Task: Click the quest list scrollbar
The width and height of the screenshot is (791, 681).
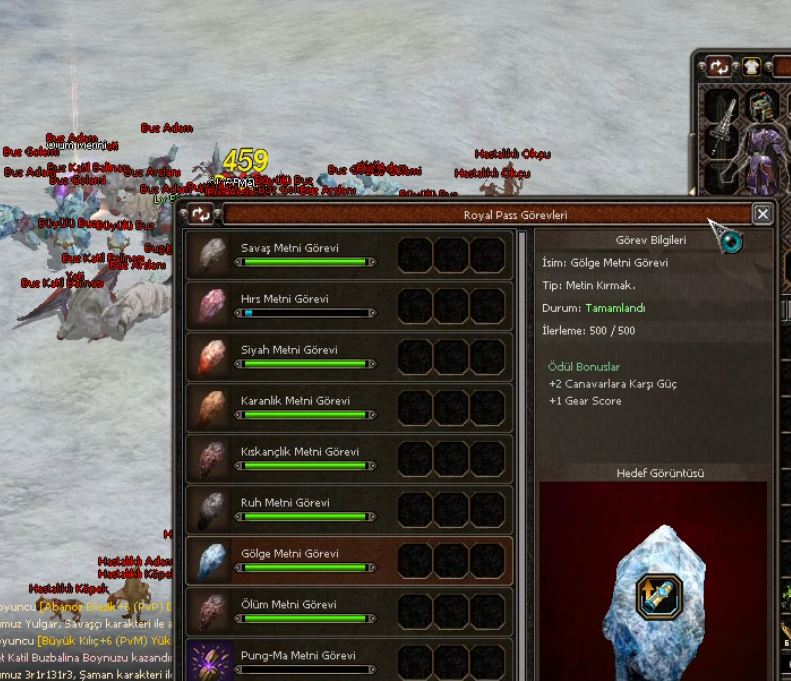Action: click(523, 450)
